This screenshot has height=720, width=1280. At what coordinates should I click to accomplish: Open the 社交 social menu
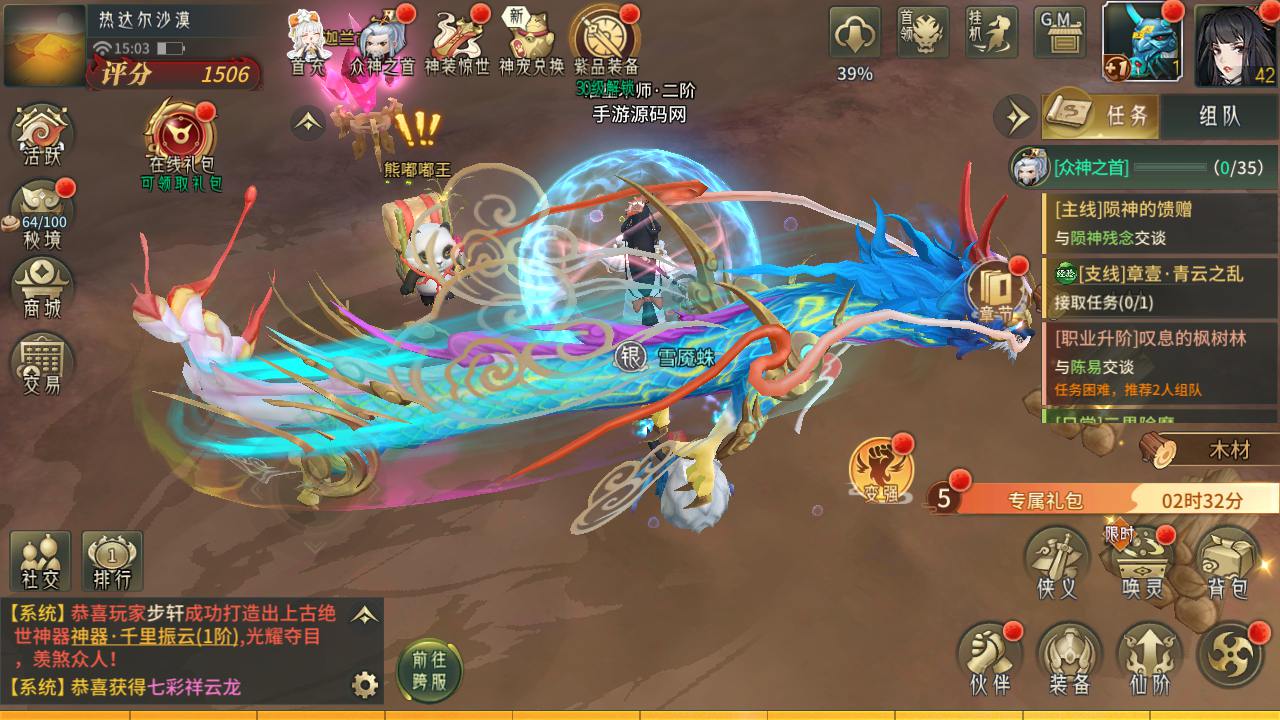tap(40, 561)
